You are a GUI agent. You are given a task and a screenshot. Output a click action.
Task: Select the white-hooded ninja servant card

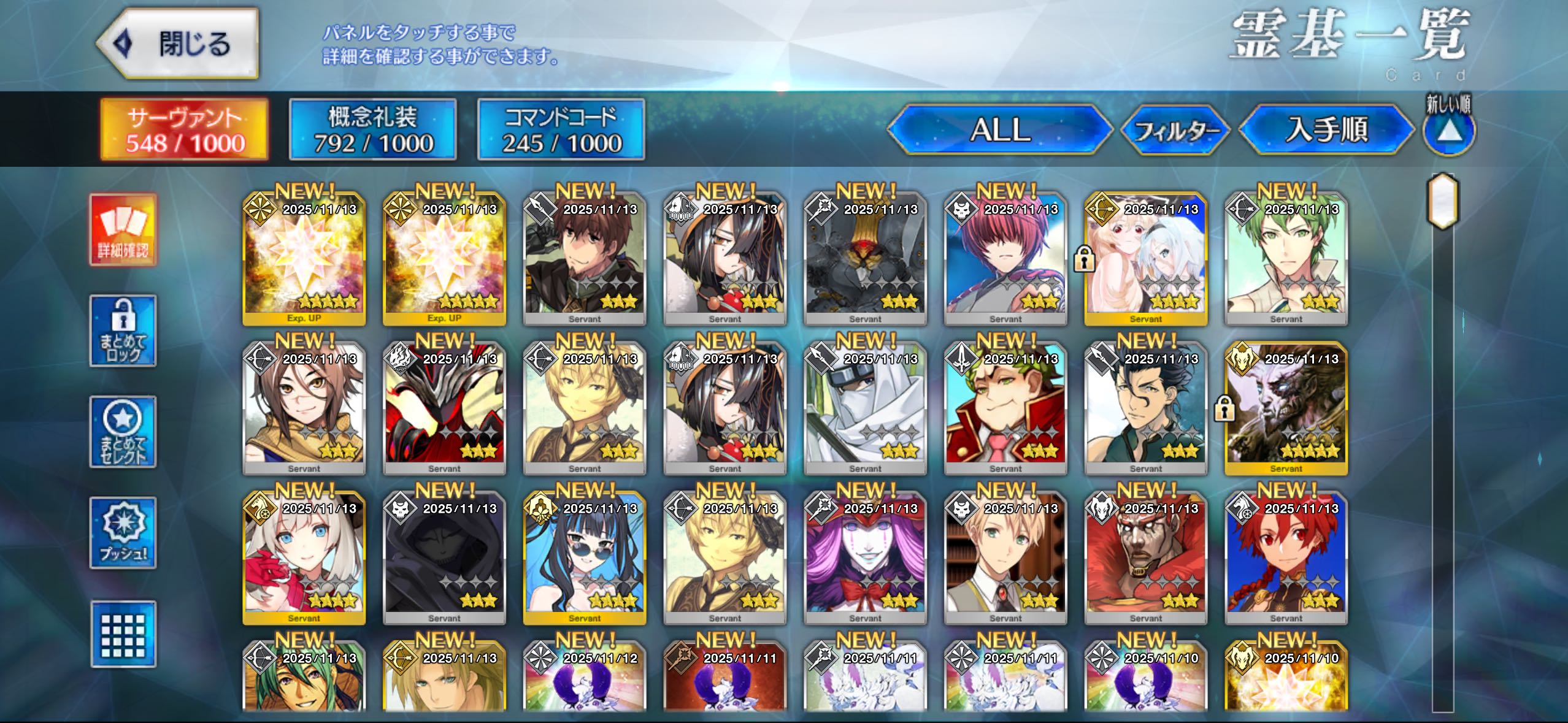pyautogui.click(x=865, y=408)
